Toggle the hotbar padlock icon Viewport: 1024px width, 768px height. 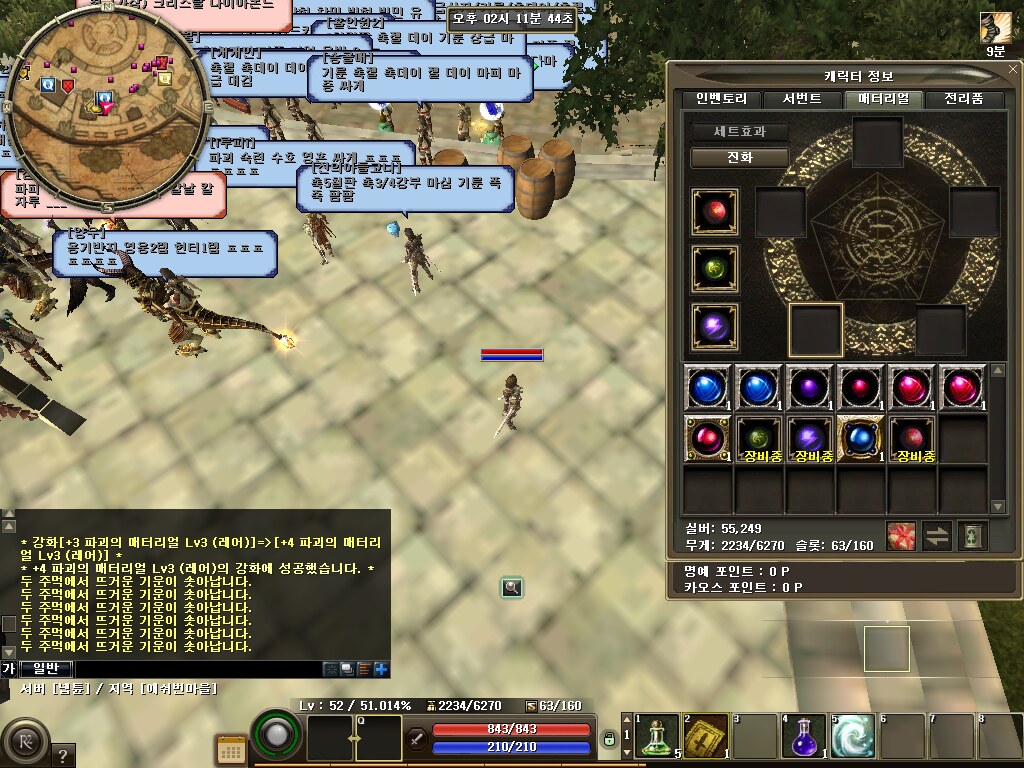(608, 740)
